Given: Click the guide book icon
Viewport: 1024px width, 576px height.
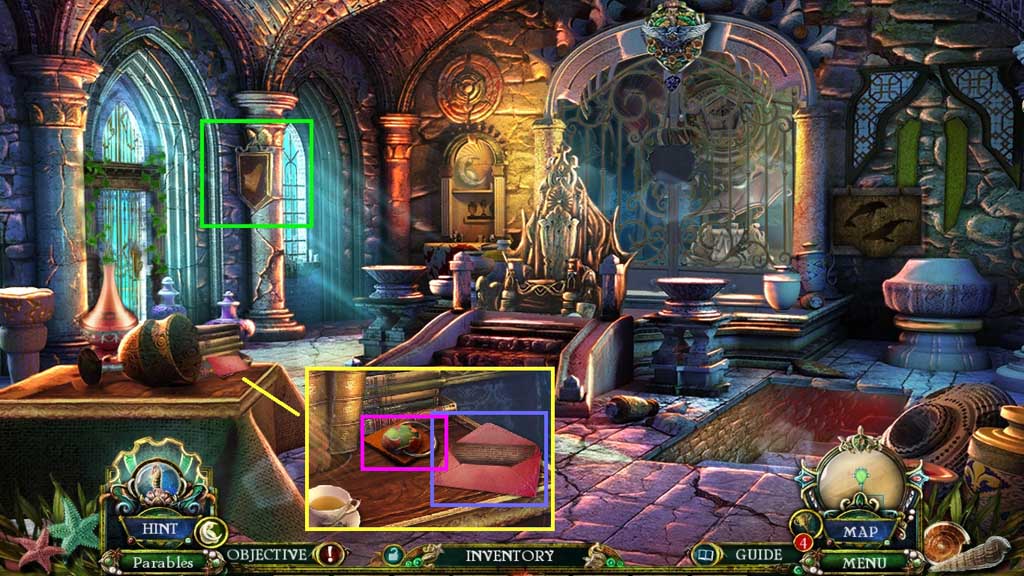Looking at the screenshot, I should pos(707,555).
